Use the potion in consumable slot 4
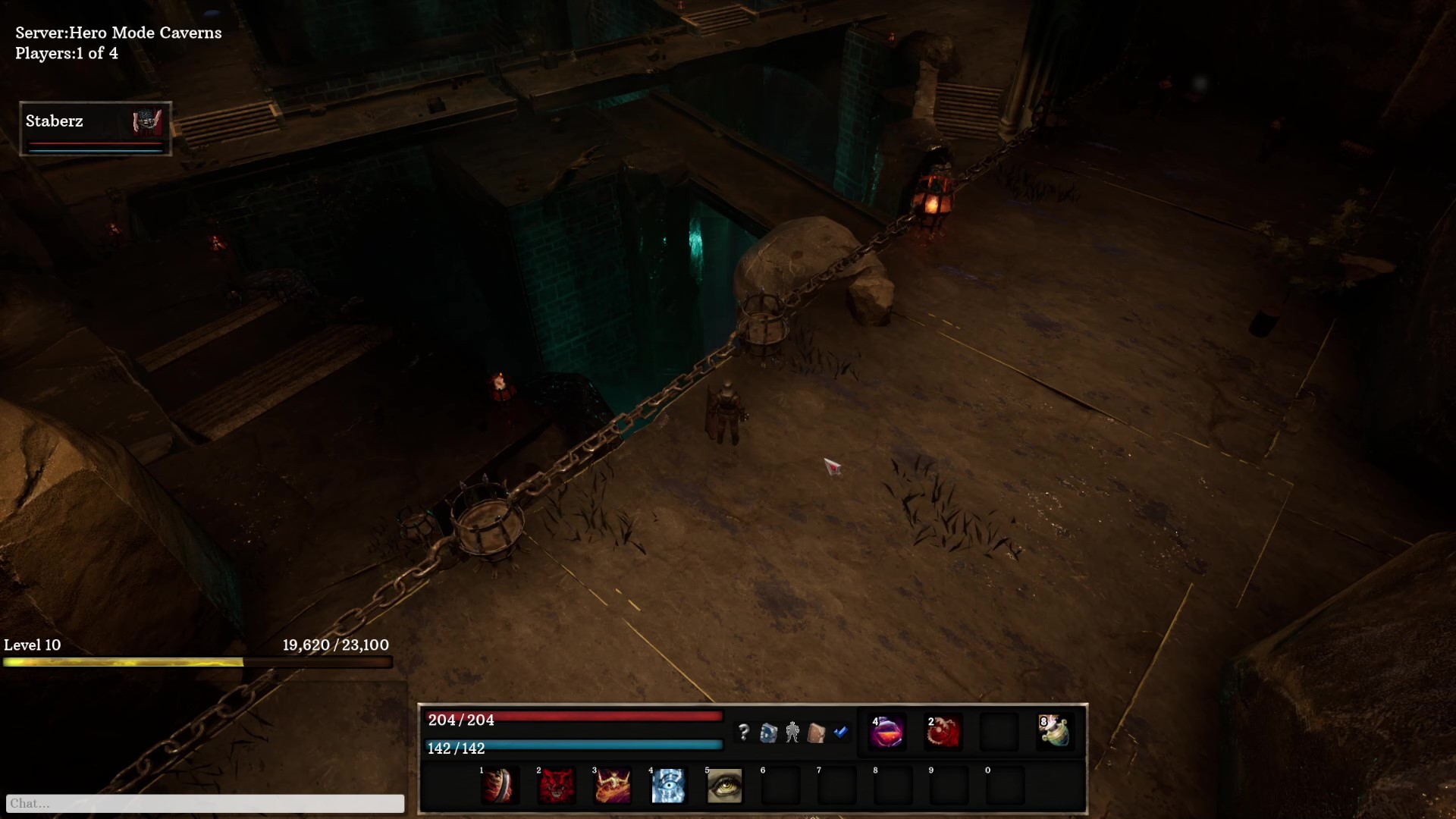1456x819 pixels. 887,732
